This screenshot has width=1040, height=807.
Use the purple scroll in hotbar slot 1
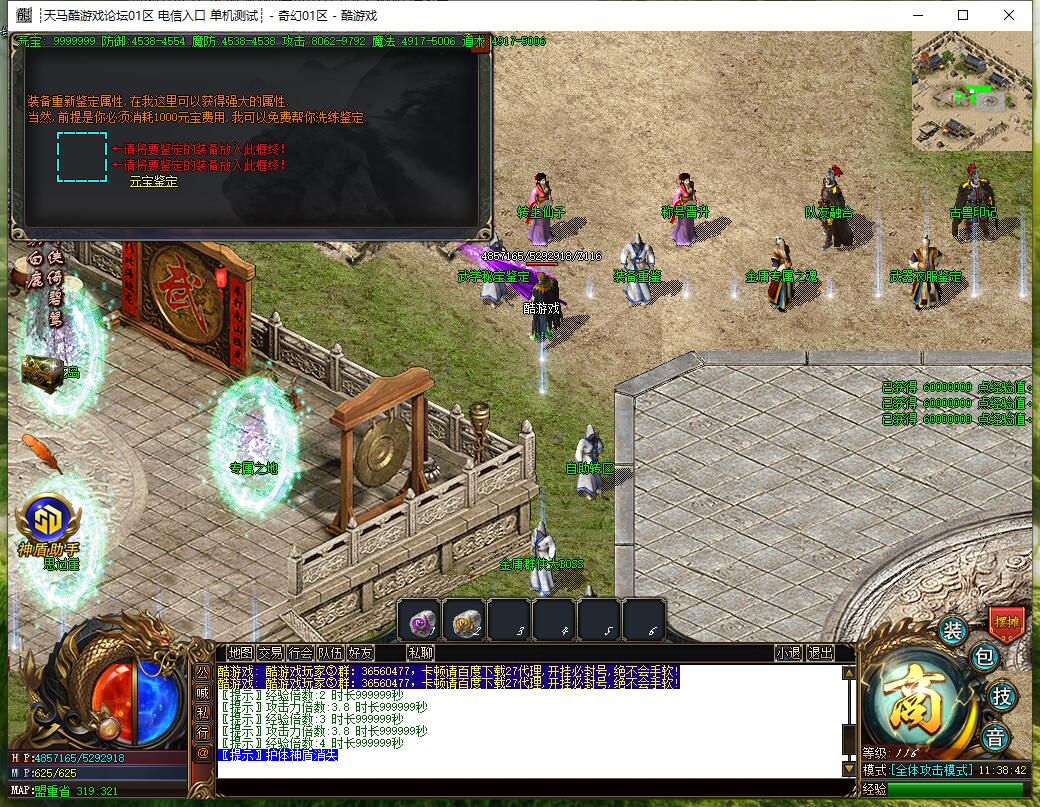(x=419, y=621)
